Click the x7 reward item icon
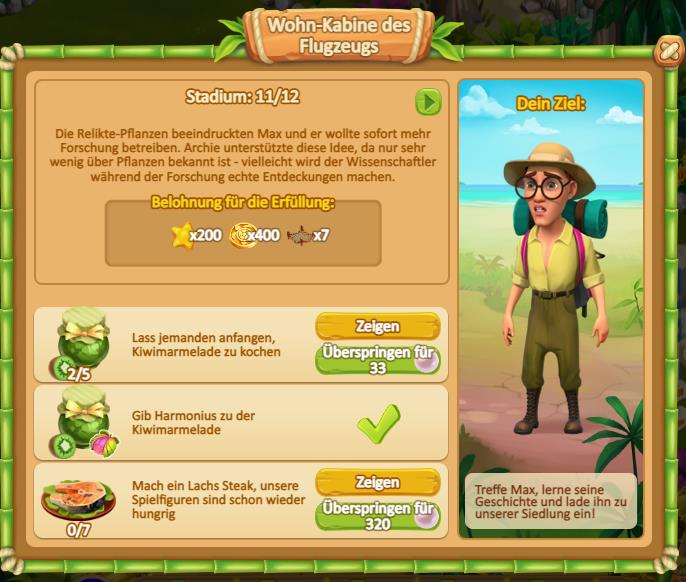The width and height of the screenshot is (686, 582). (x=299, y=236)
